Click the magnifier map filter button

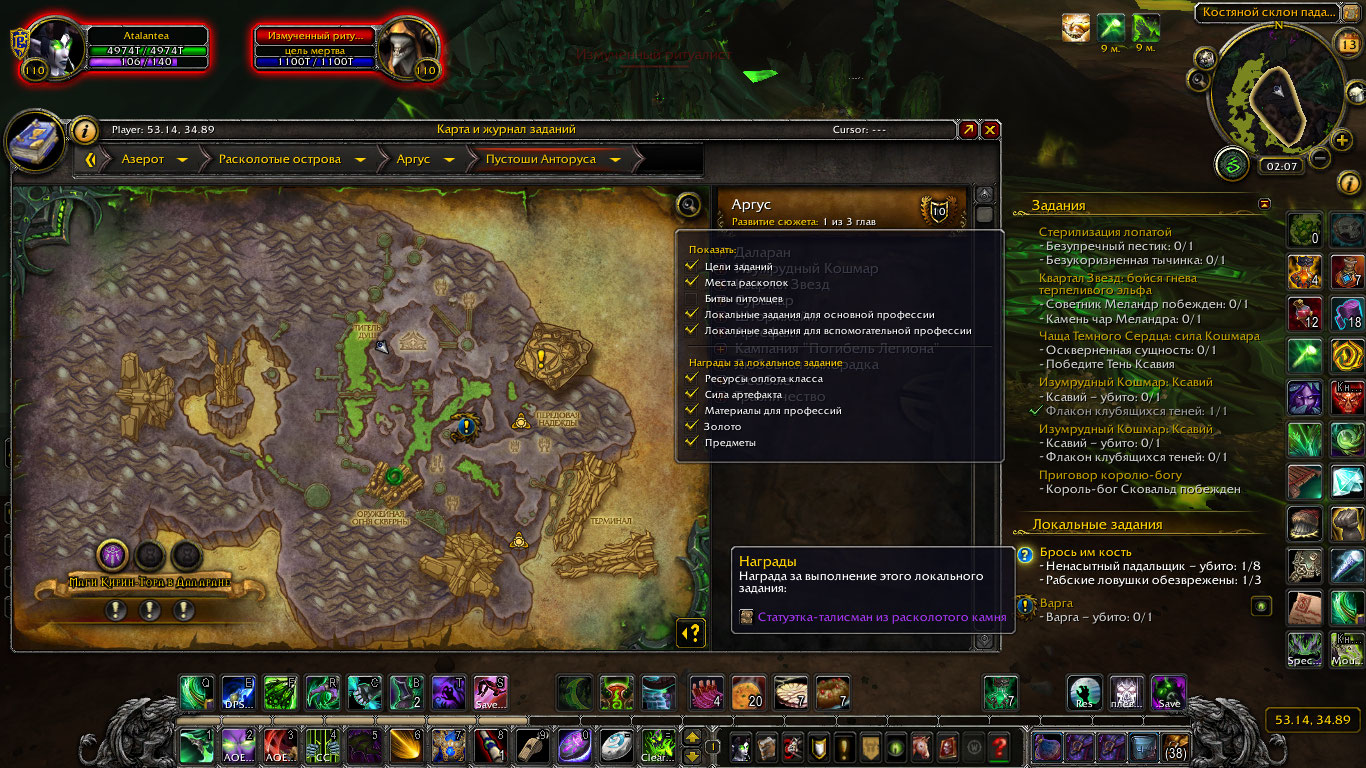click(x=688, y=205)
